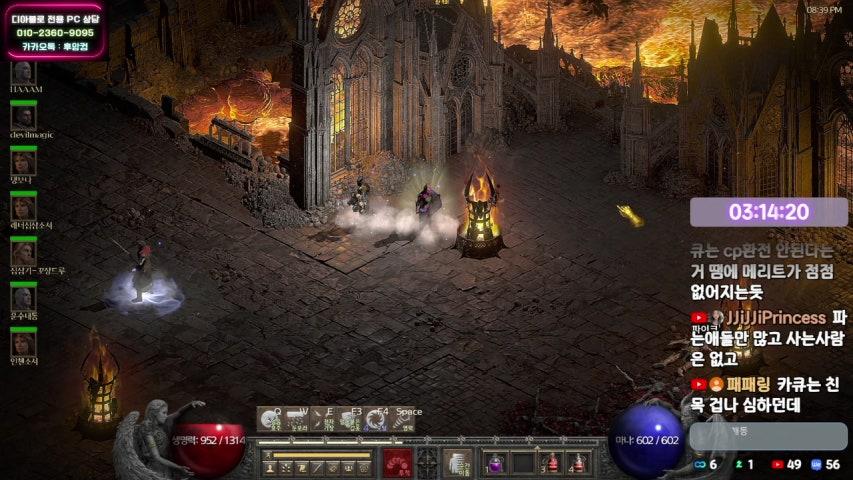The height and width of the screenshot is (480, 853).
Task: Select the HAAAM party member portrait
Action: click(23, 72)
